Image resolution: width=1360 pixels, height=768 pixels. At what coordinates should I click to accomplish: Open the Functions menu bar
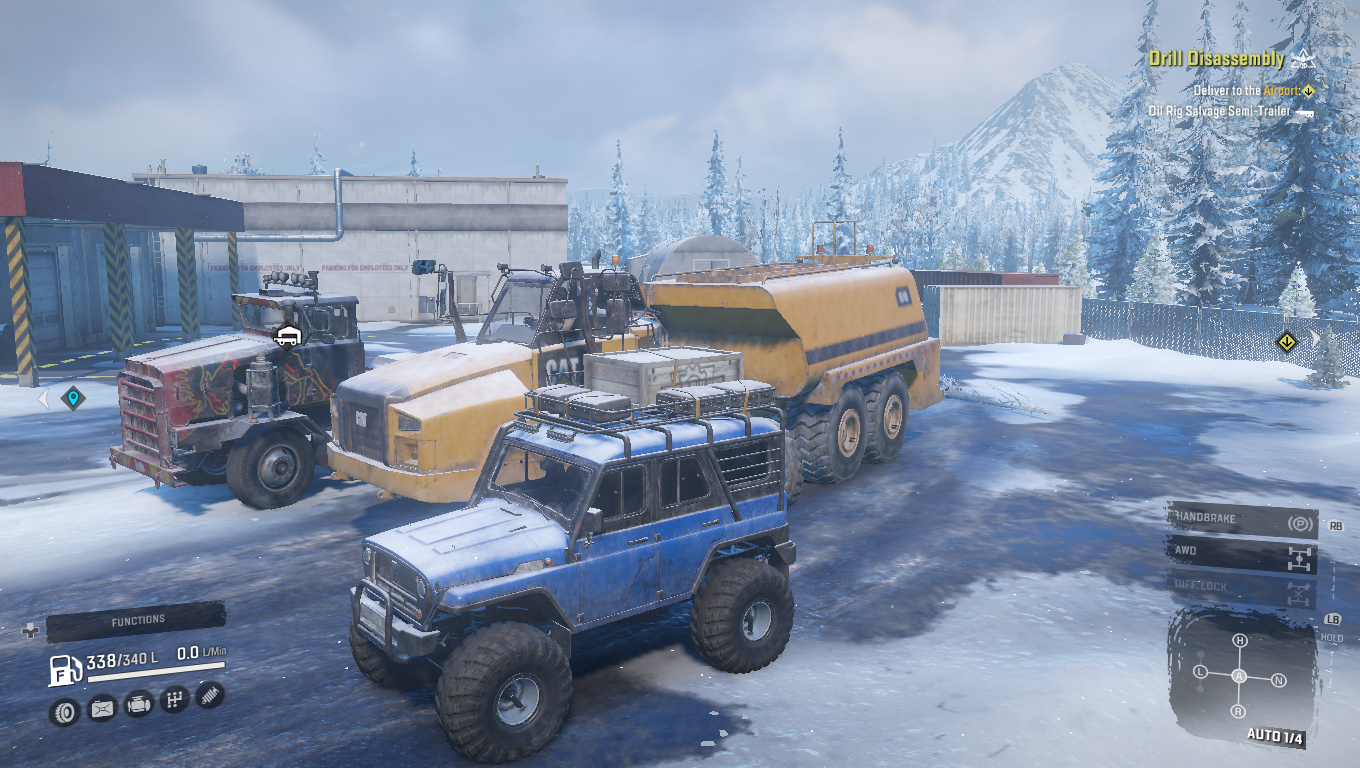point(136,621)
